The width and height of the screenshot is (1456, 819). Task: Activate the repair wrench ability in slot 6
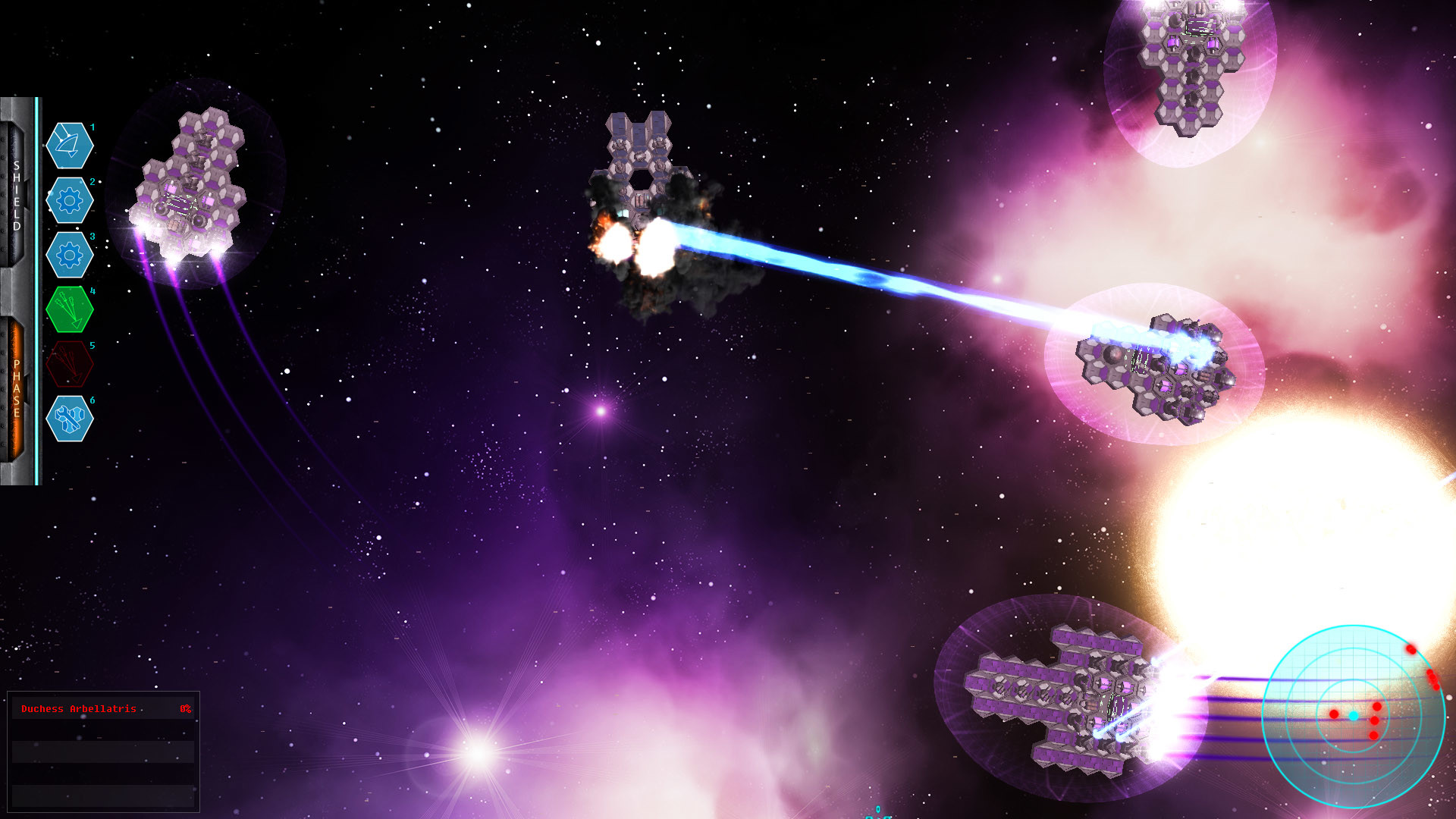click(x=69, y=419)
